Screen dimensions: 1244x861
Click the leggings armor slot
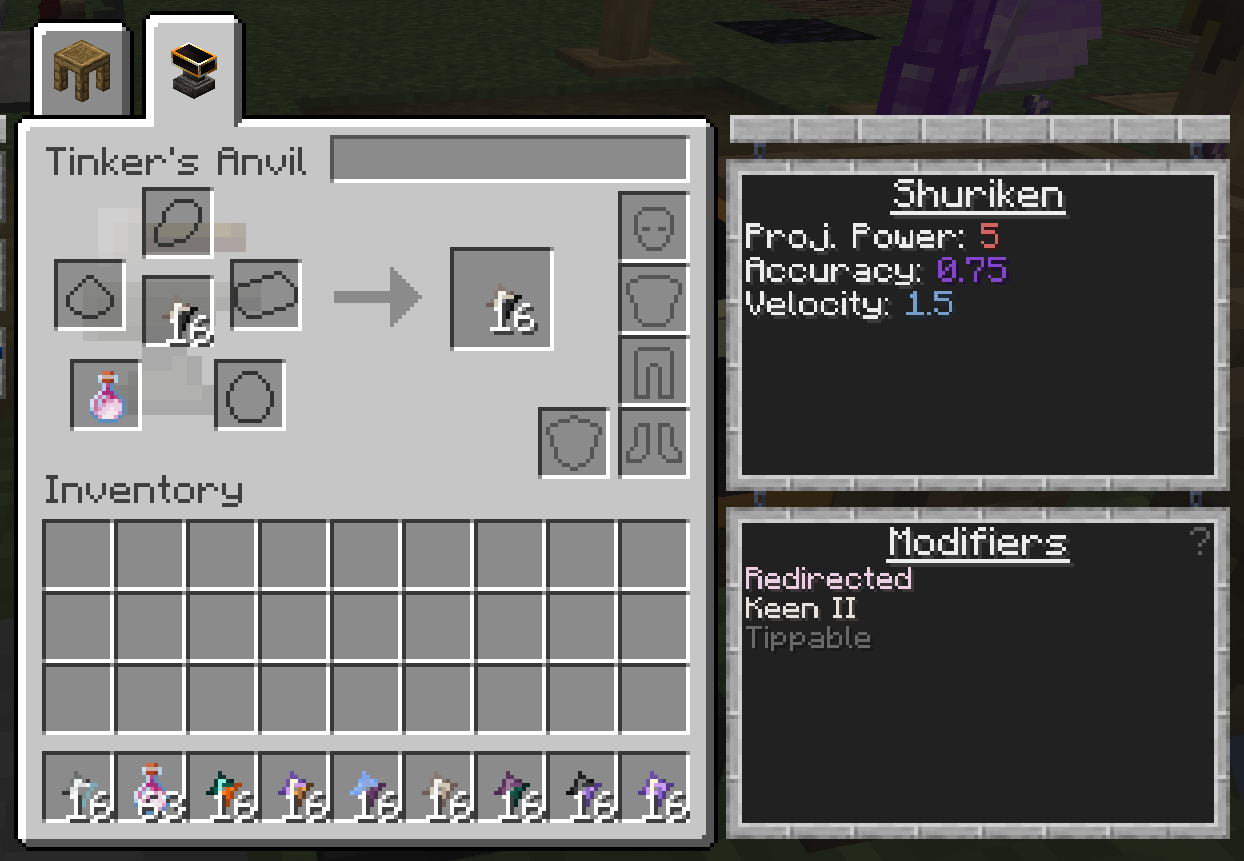[654, 371]
